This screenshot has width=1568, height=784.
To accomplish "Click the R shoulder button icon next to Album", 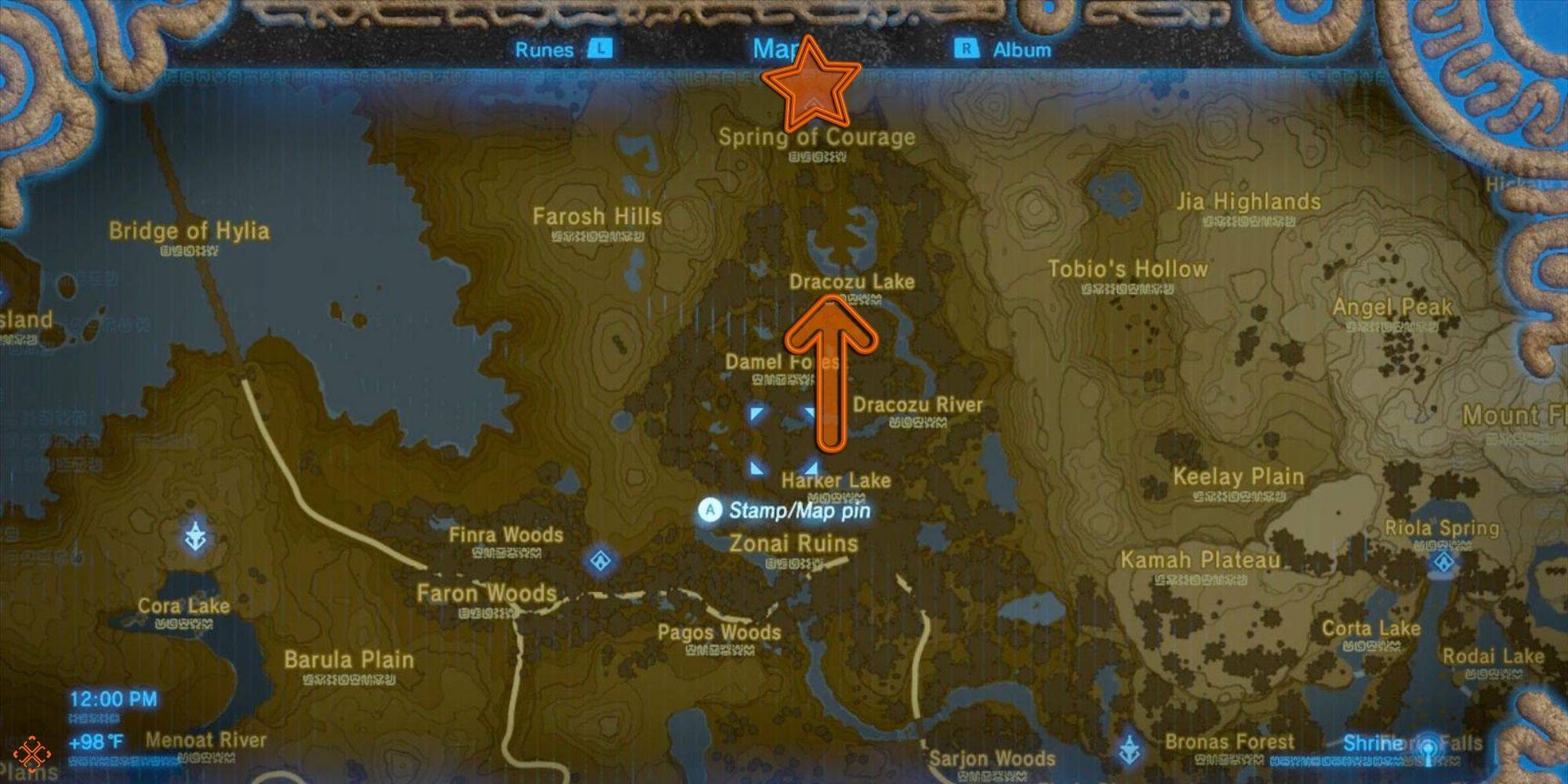I will coord(968,49).
